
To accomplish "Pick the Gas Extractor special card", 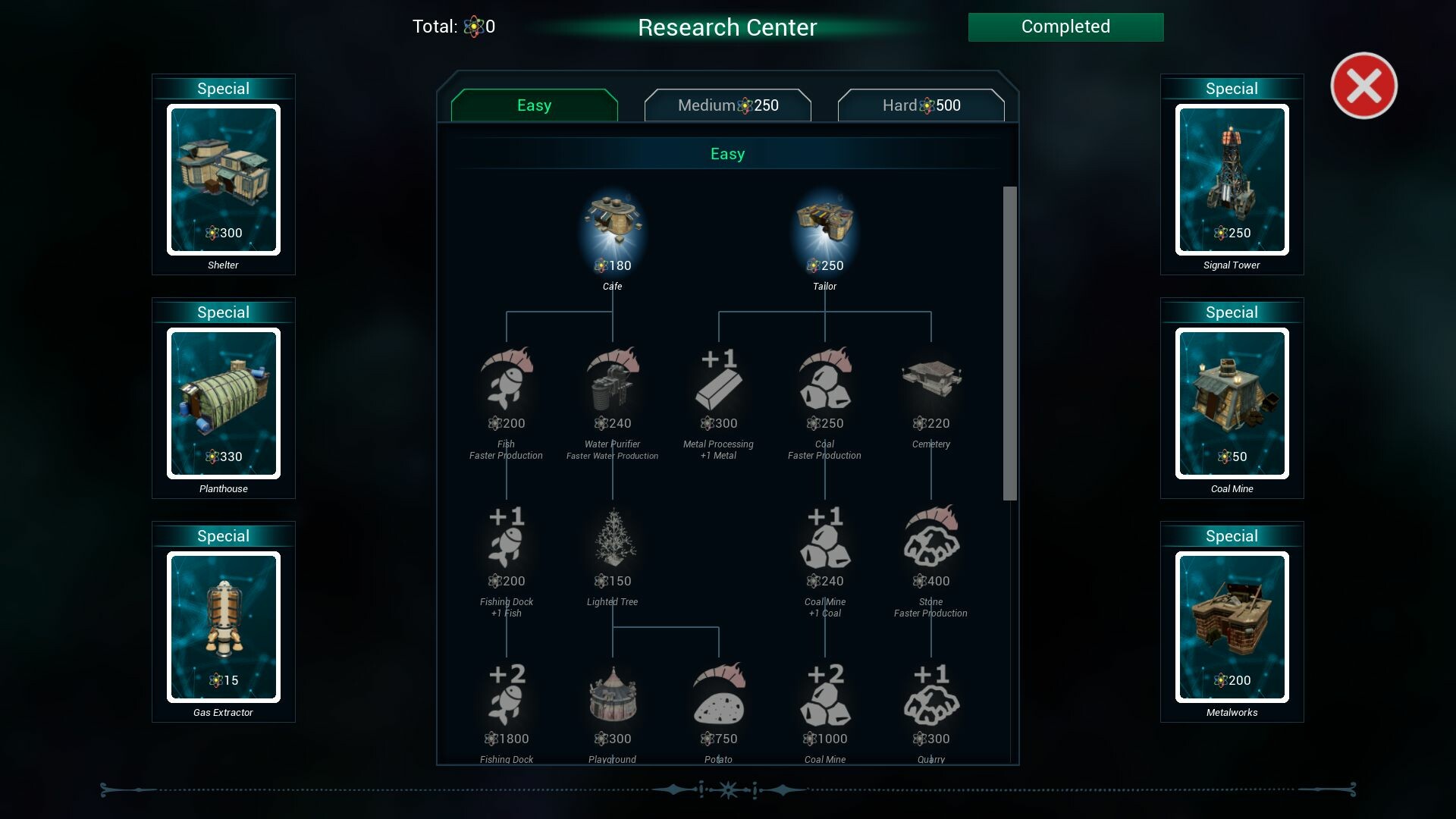I will click(x=224, y=626).
